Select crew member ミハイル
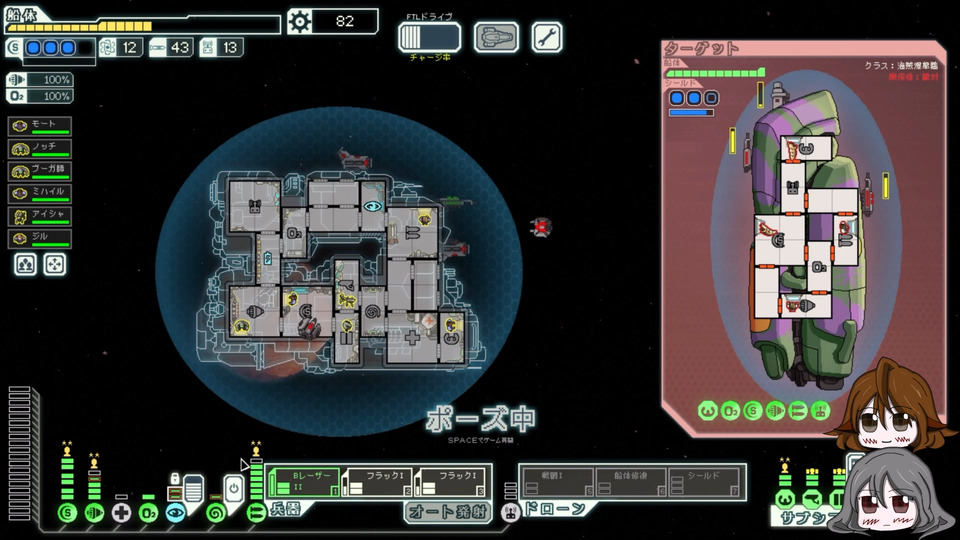 pos(40,194)
